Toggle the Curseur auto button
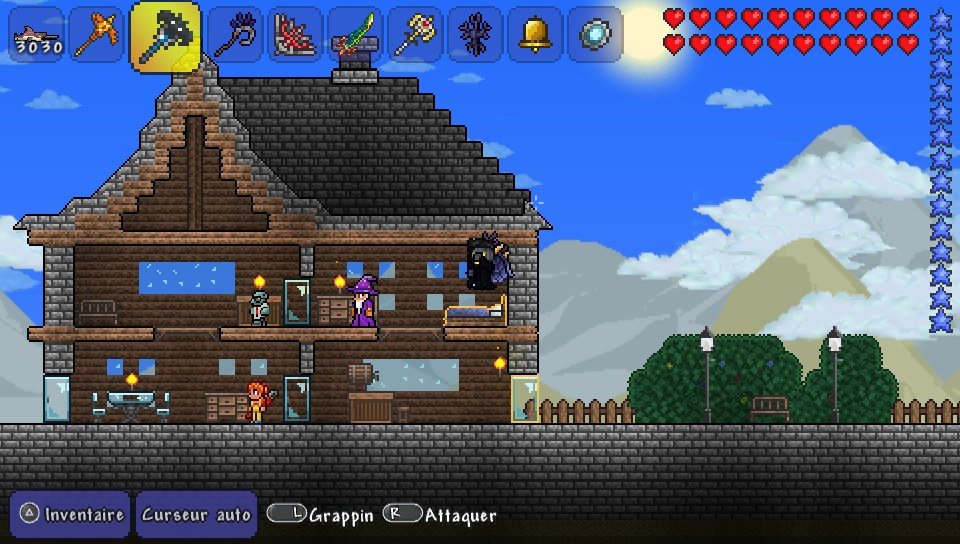960x544 pixels. click(196, 515)
